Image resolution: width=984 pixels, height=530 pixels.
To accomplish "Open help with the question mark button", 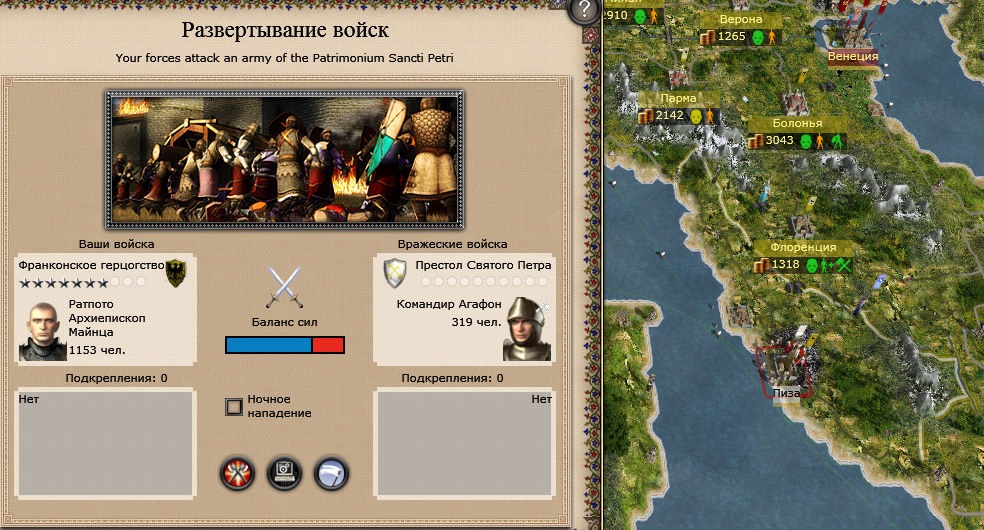I will [x=583, y=11].
